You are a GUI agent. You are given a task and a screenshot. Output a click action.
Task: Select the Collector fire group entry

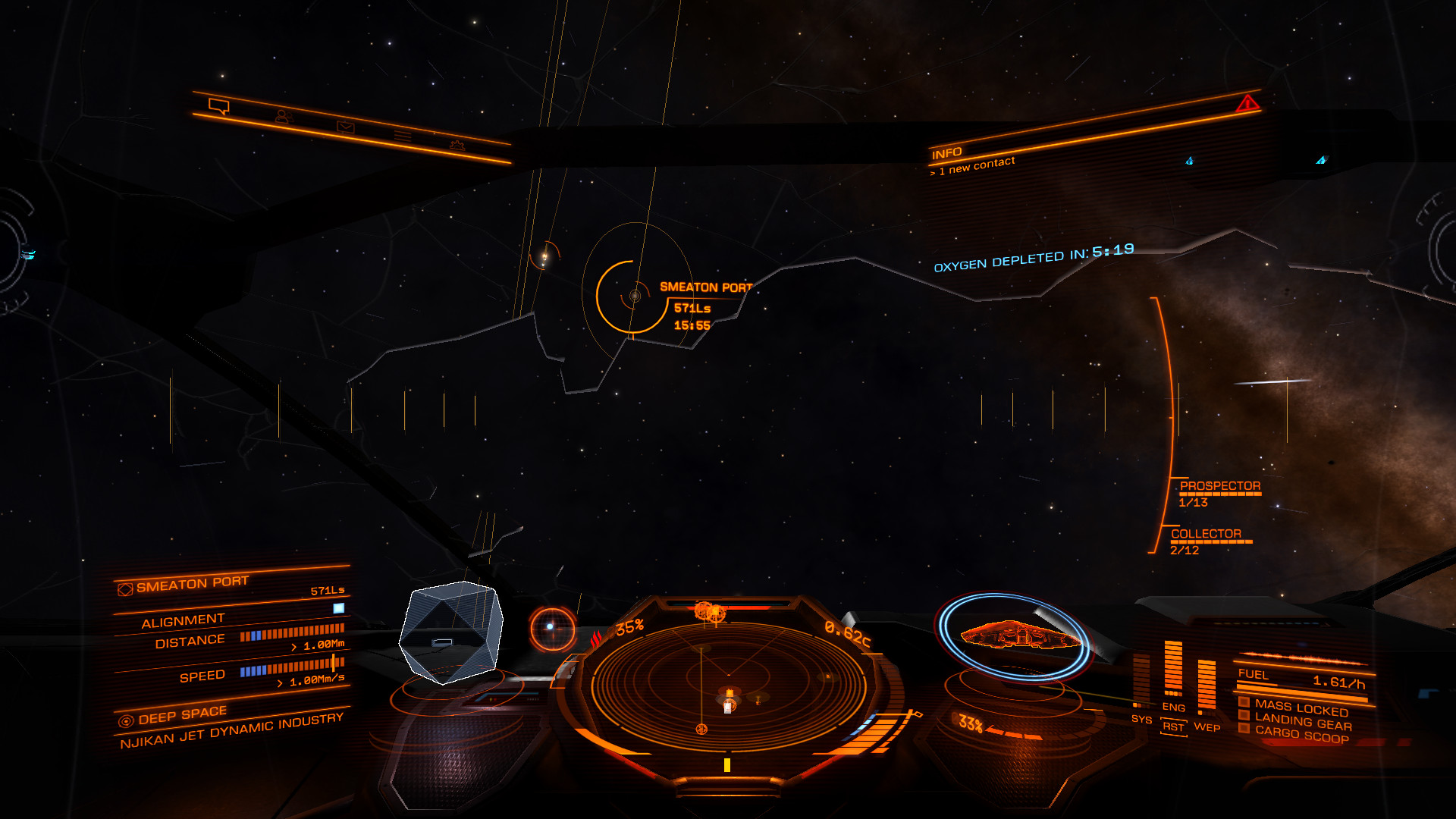click(x=1206, y=534)
